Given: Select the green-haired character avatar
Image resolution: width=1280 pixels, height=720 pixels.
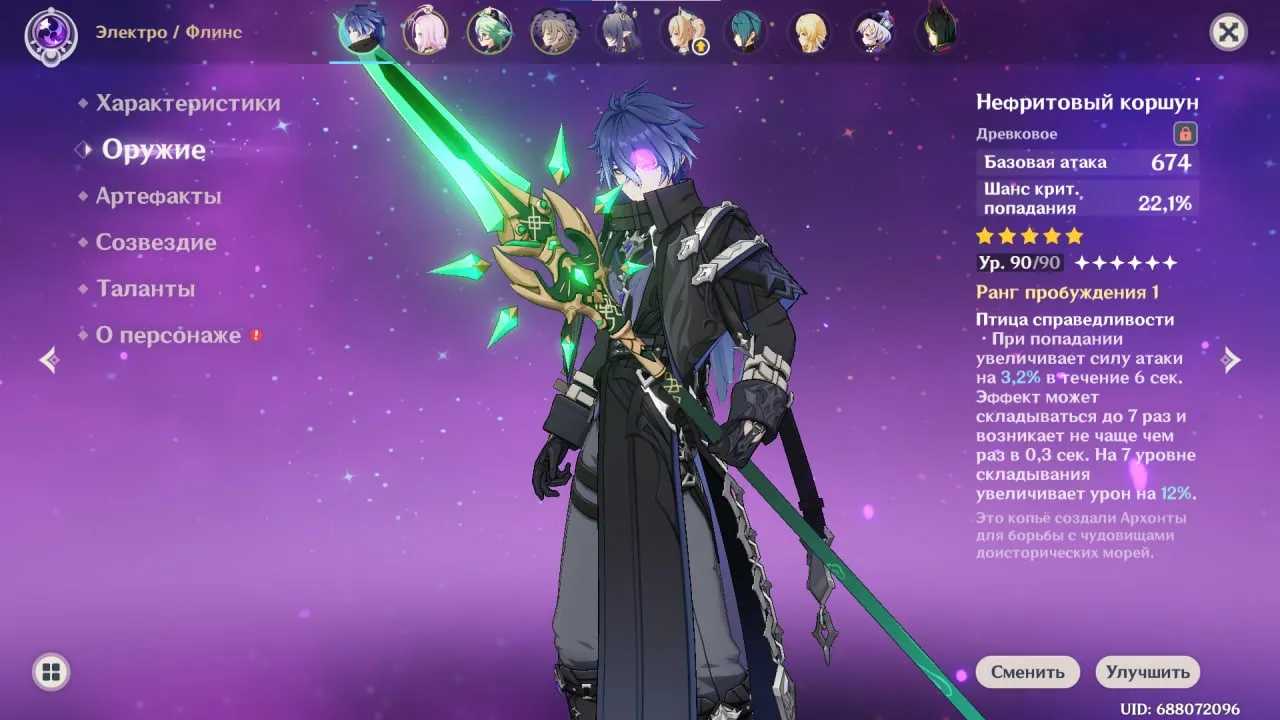Looking at the screenshot, I should (488, 30).
